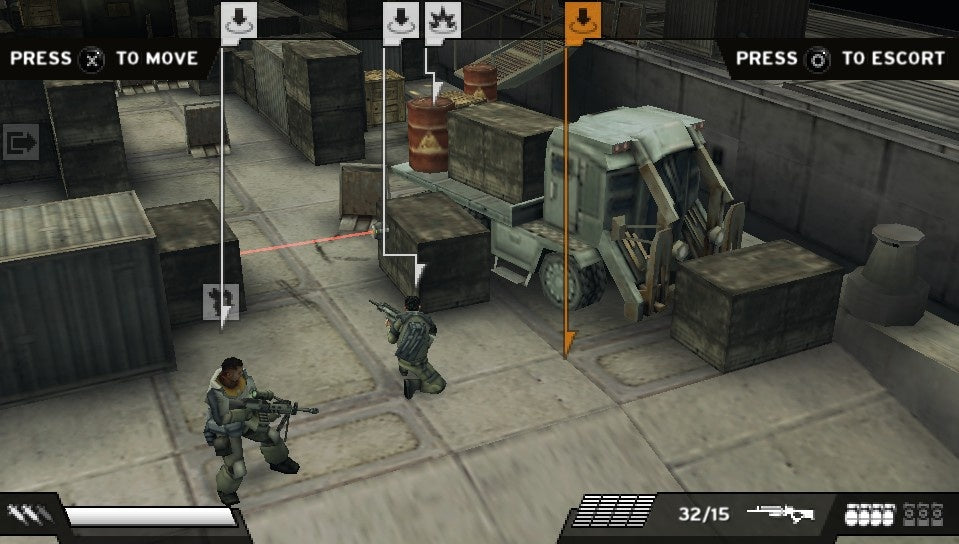This screenshot has width=959, height=544.
Task: Select the rifle weapon icon in the HUD
Action: pyautogui.click(x=780, y=515)
